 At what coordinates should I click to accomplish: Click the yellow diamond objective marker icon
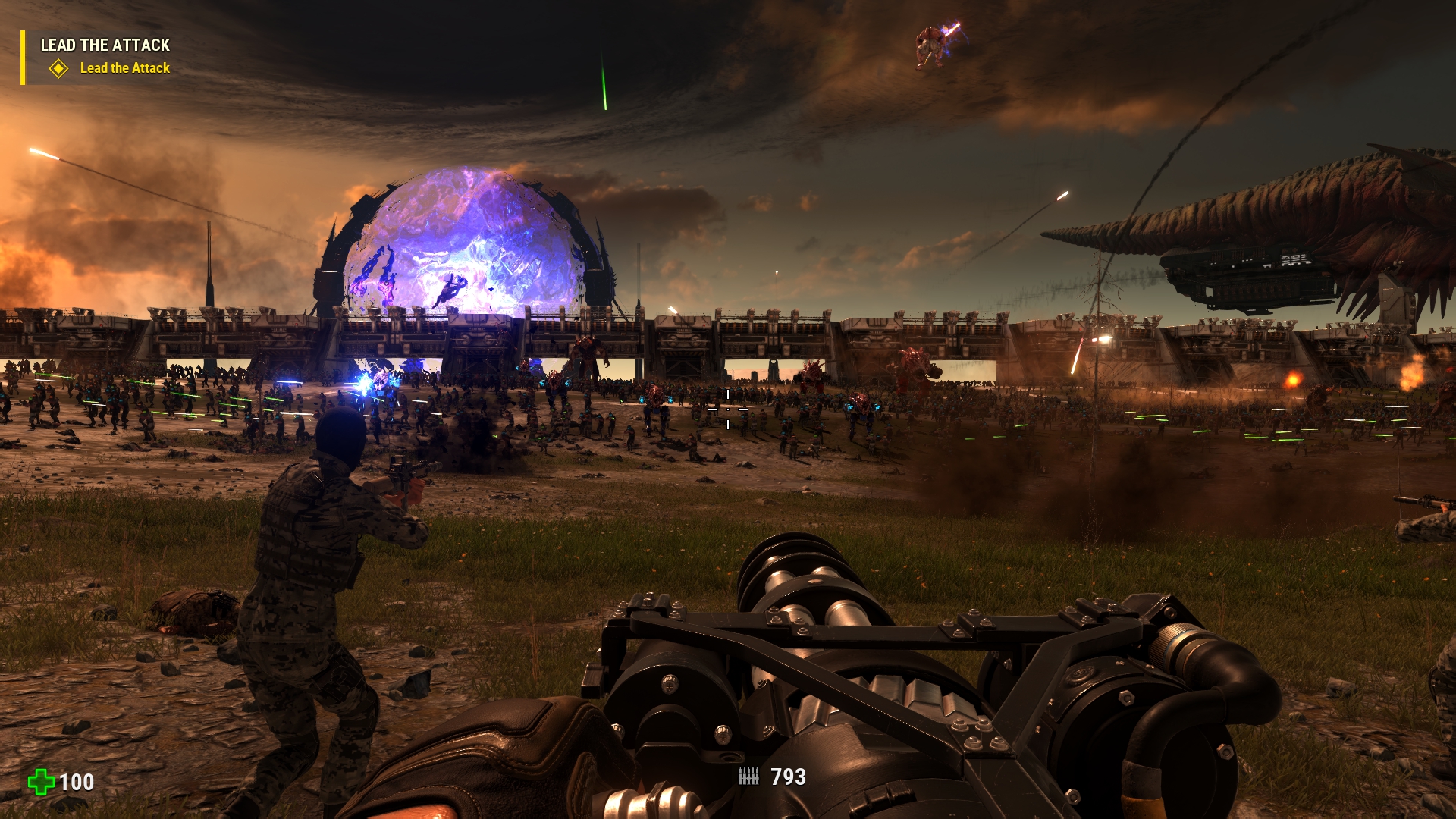tap(58, 69)
